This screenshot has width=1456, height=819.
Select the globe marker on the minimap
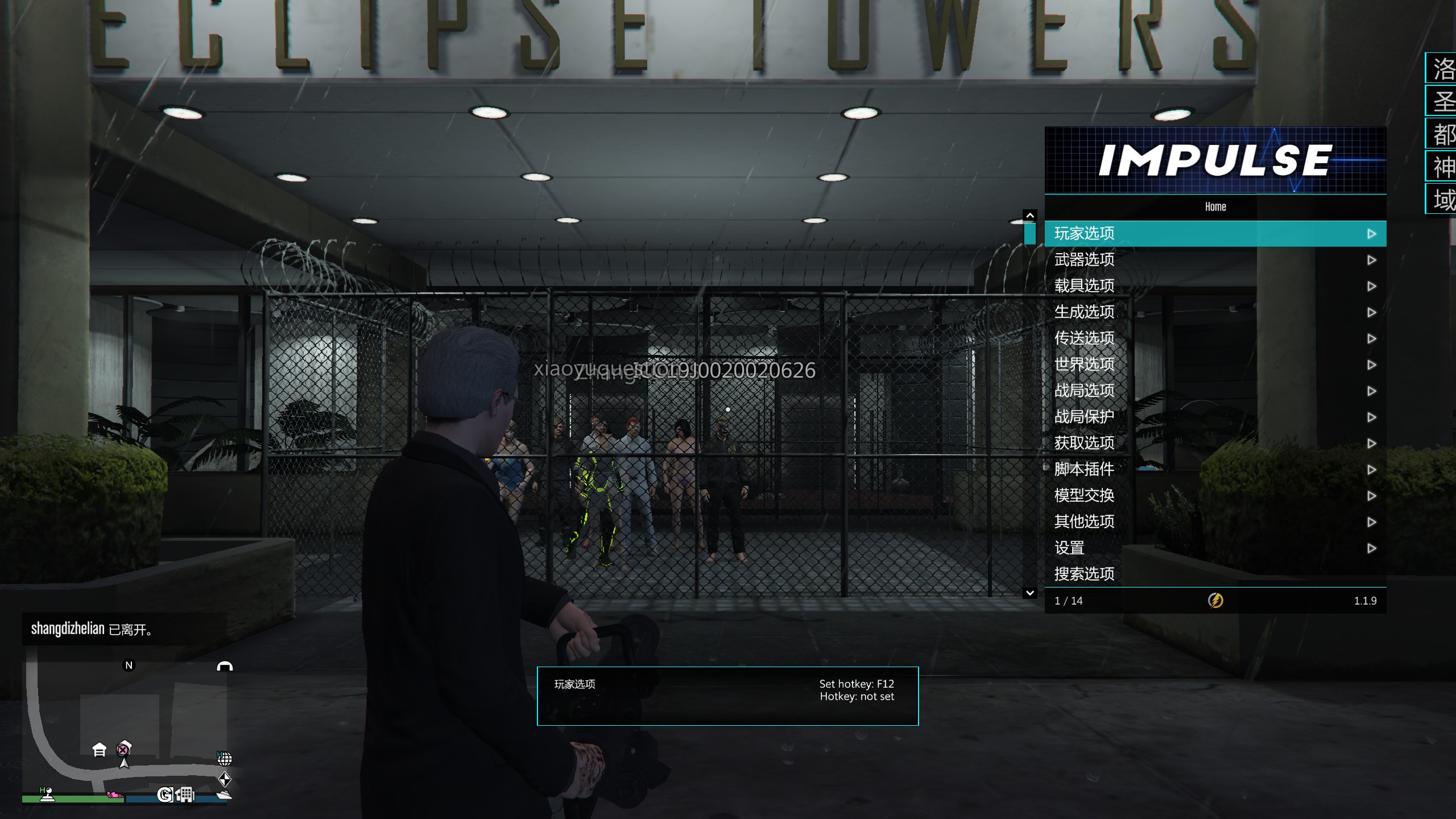coord(225,759)
